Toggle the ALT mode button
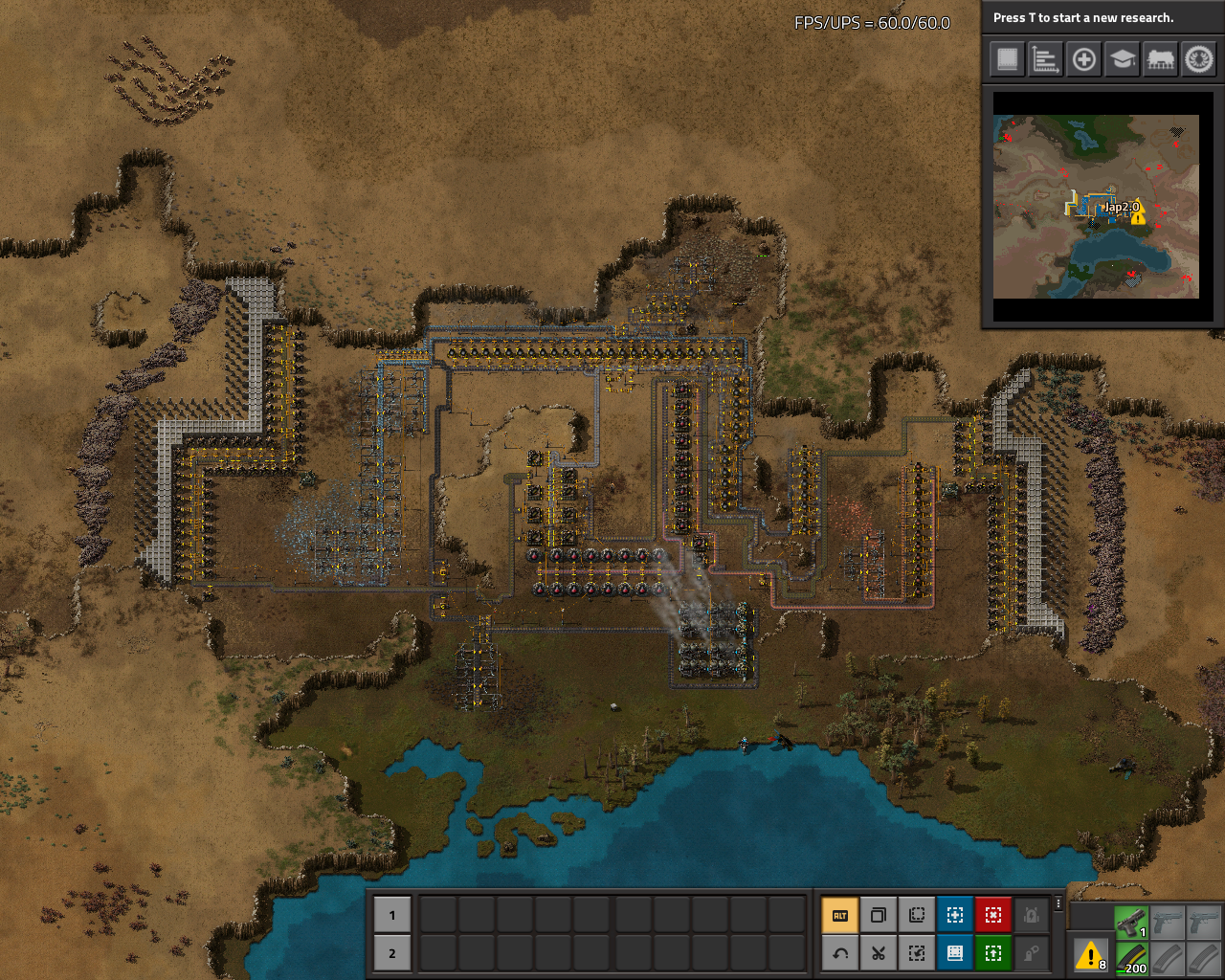The height and width of the screenshot is (980, 1225). coord(840,915)
